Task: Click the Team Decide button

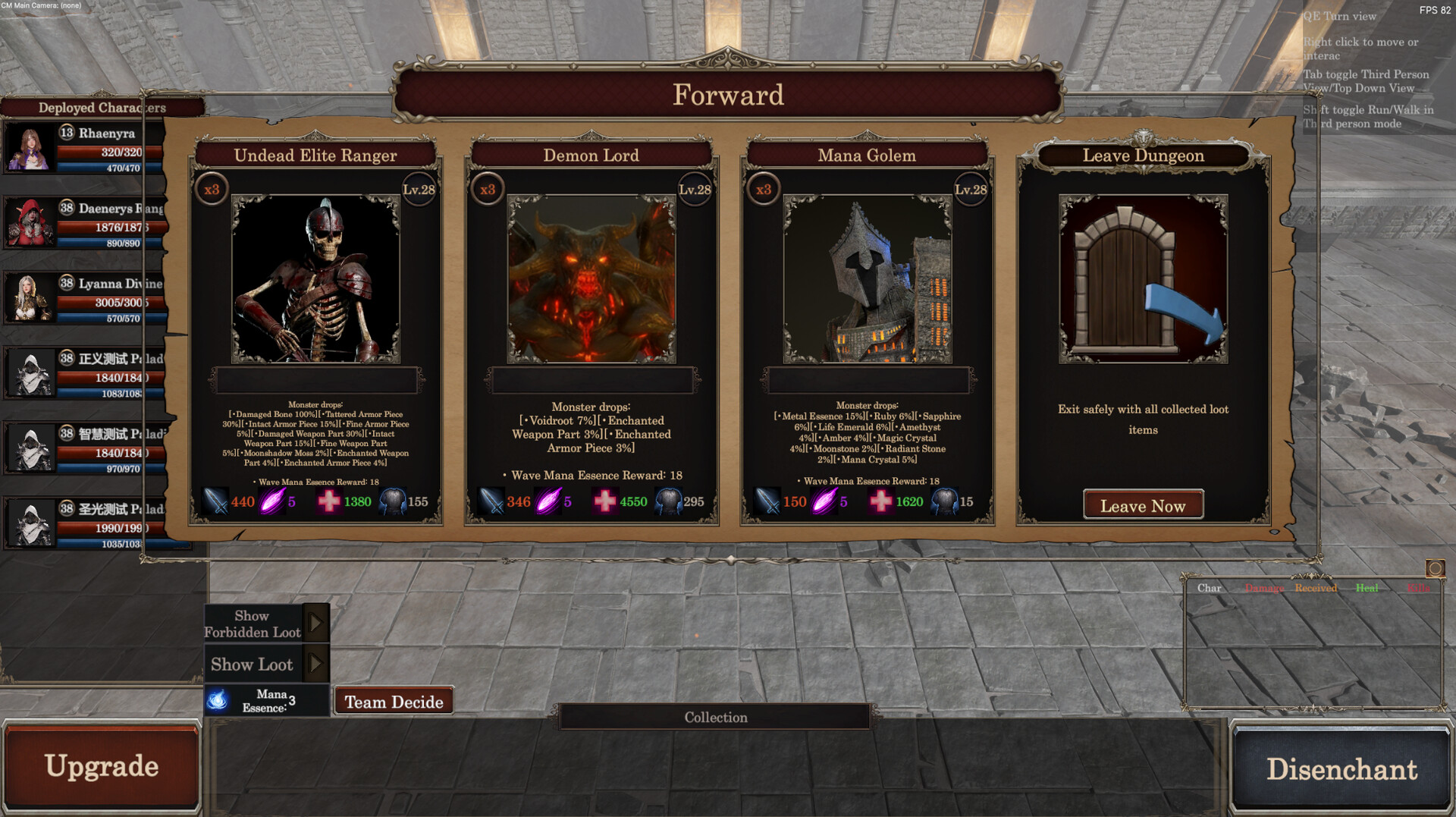Action: coord(394,702)
